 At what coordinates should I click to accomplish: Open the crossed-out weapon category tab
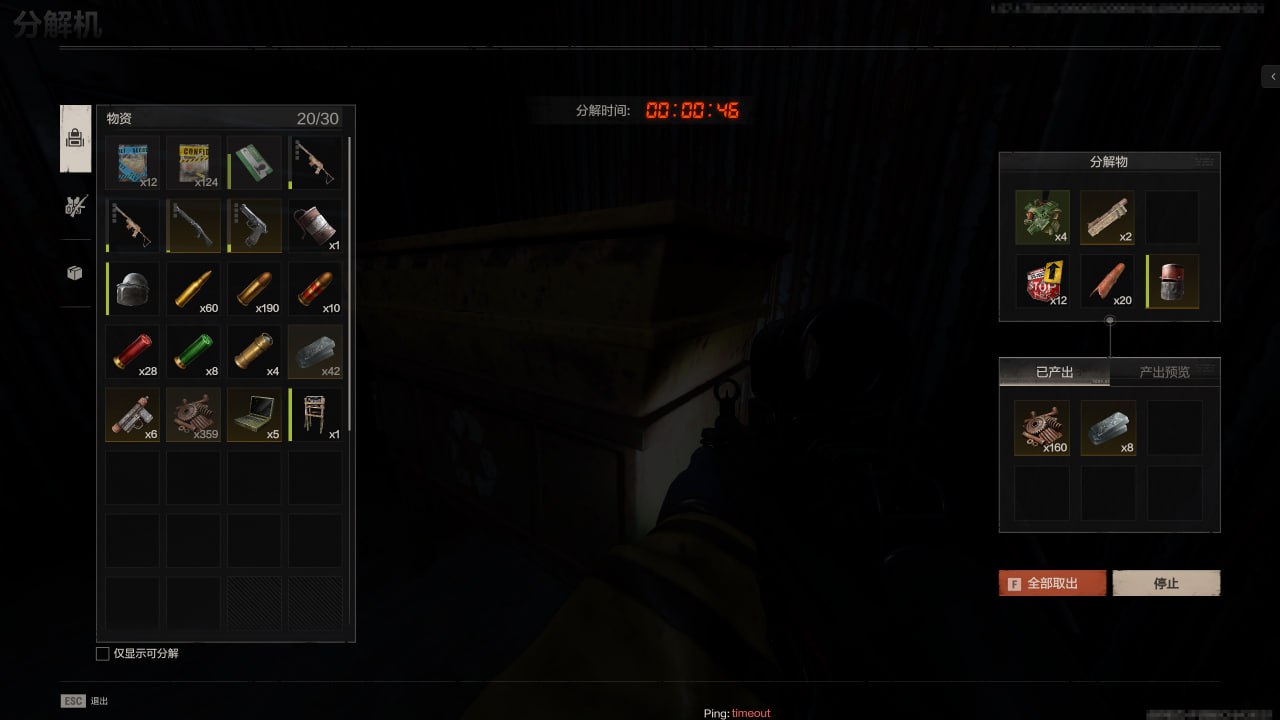[75, 206]
